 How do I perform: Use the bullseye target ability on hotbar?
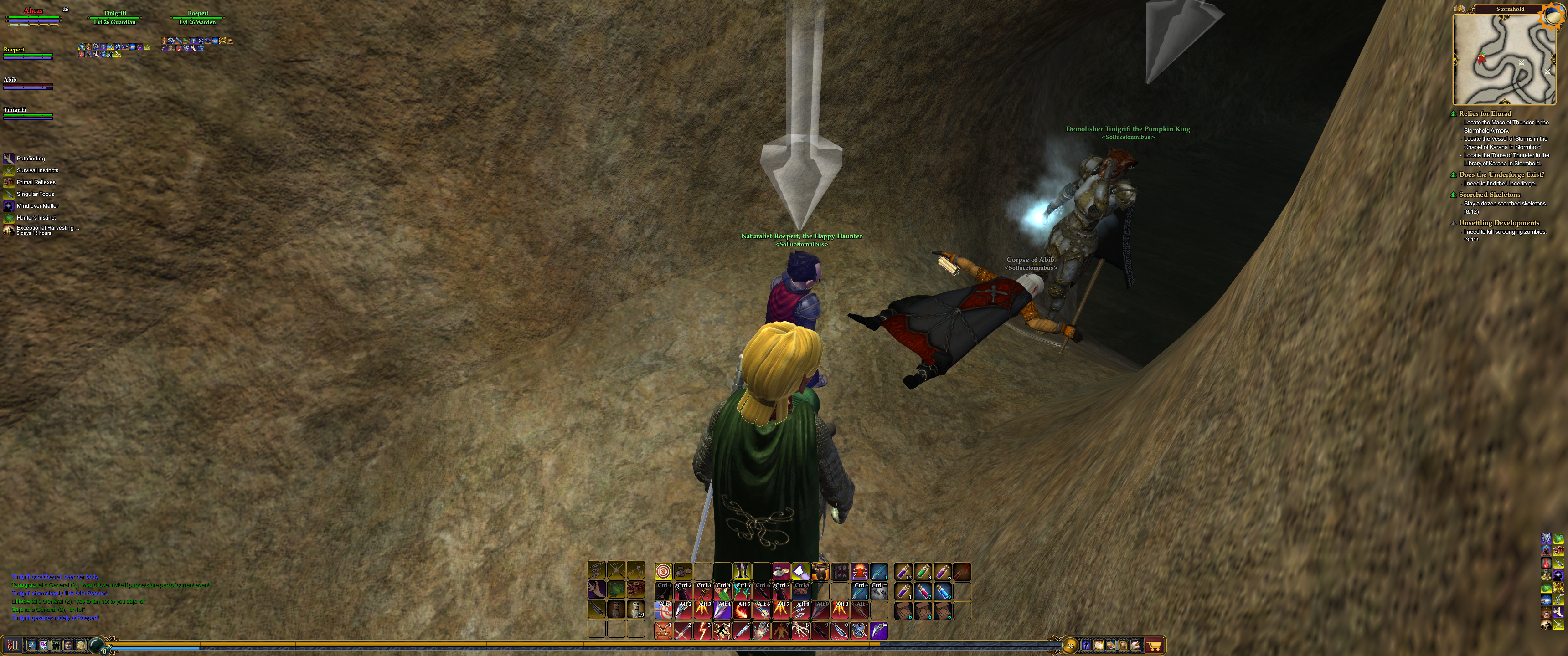(x=664, y=572)
